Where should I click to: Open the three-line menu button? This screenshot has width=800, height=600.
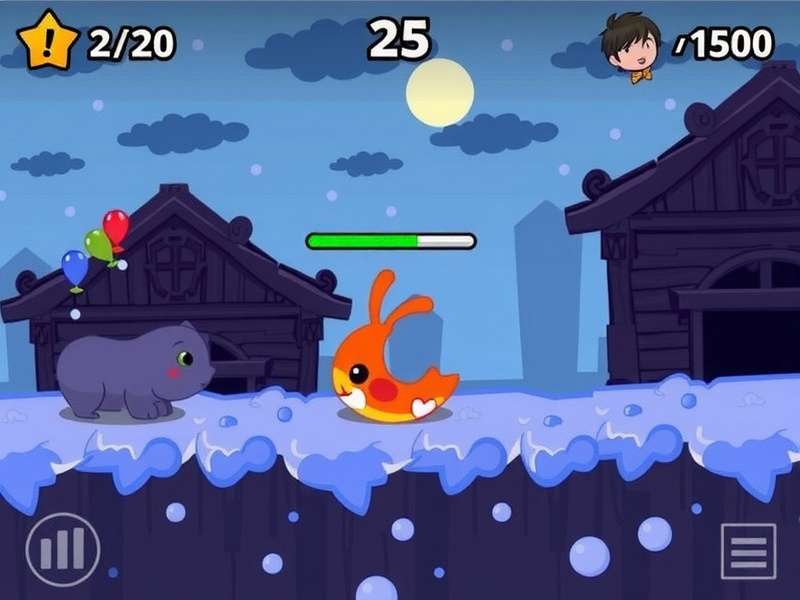748,551
